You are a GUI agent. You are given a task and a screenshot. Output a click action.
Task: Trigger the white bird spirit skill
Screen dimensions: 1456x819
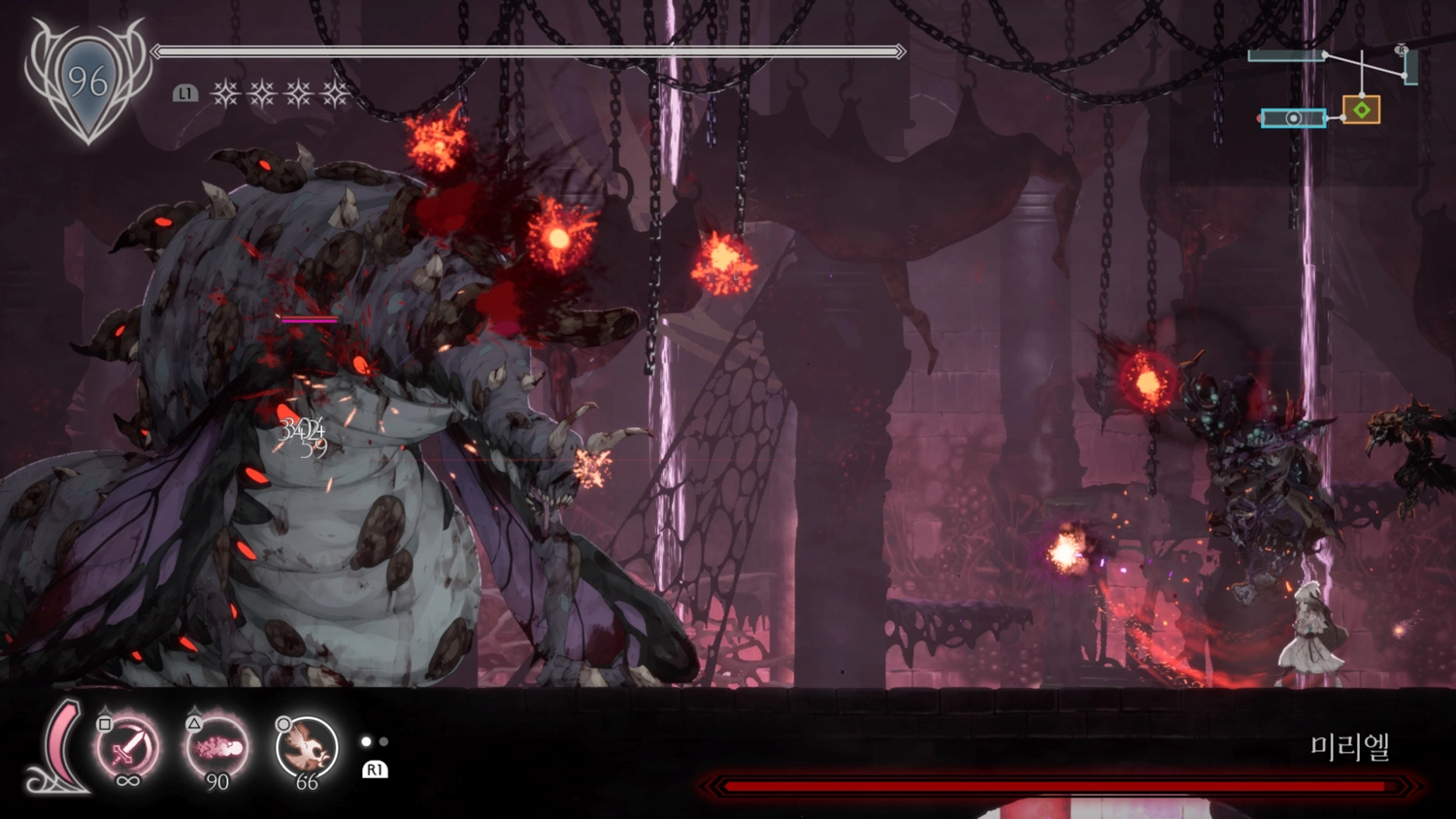coord(307,746)
